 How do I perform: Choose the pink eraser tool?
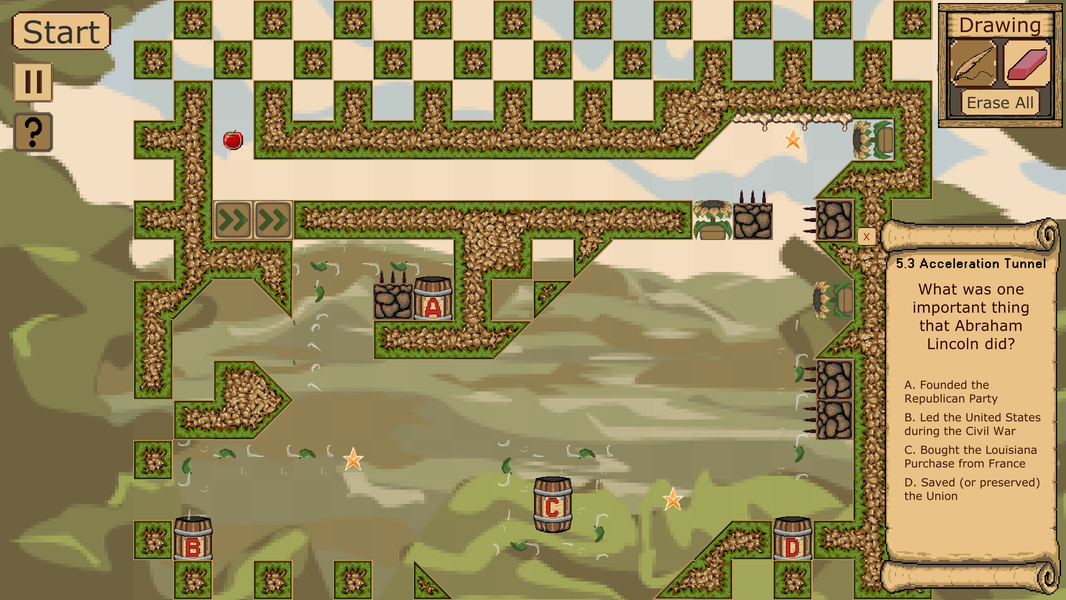coord(1026,64)
